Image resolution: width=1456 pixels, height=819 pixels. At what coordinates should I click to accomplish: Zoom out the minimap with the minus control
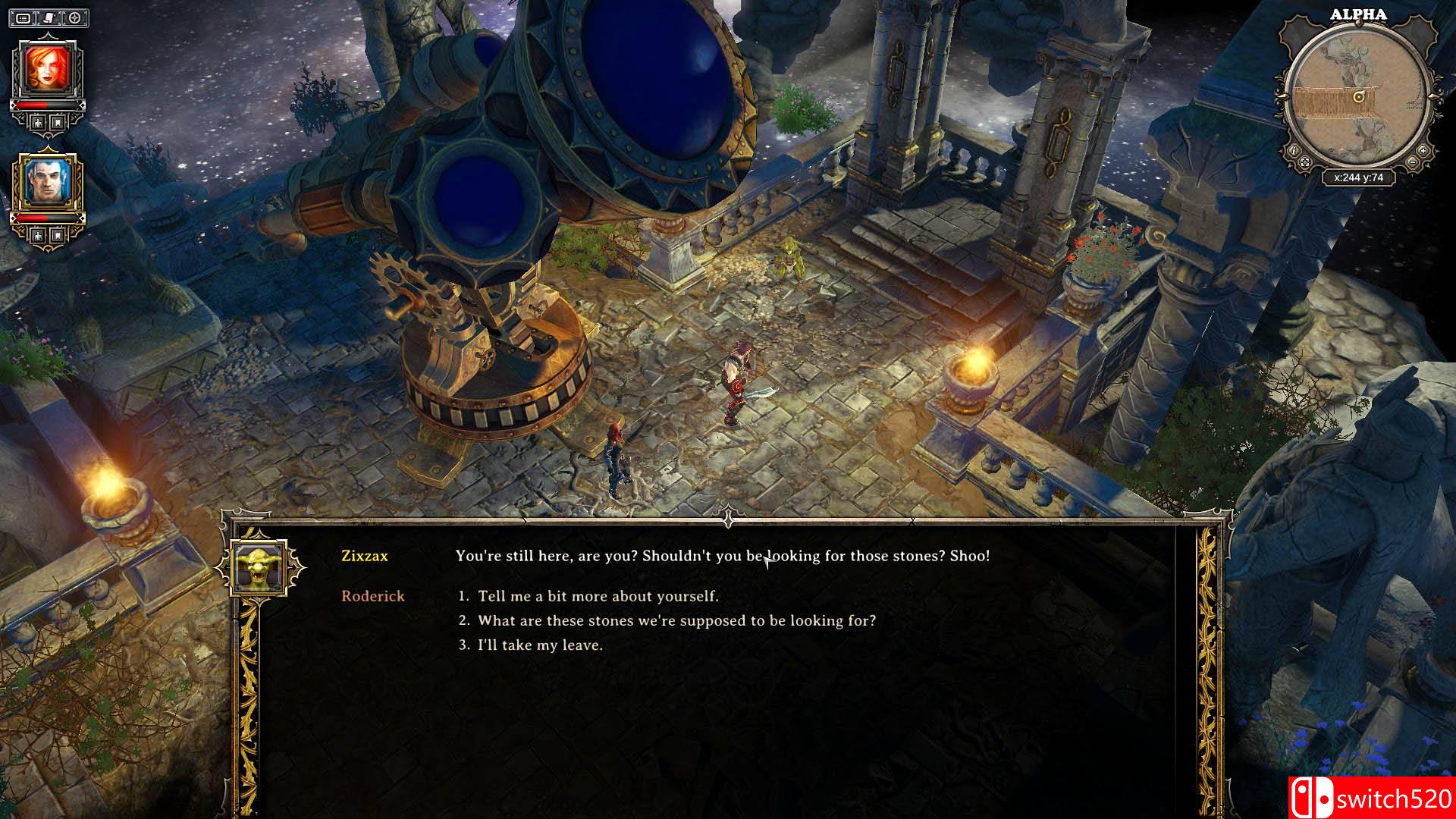click(1412, 162)
